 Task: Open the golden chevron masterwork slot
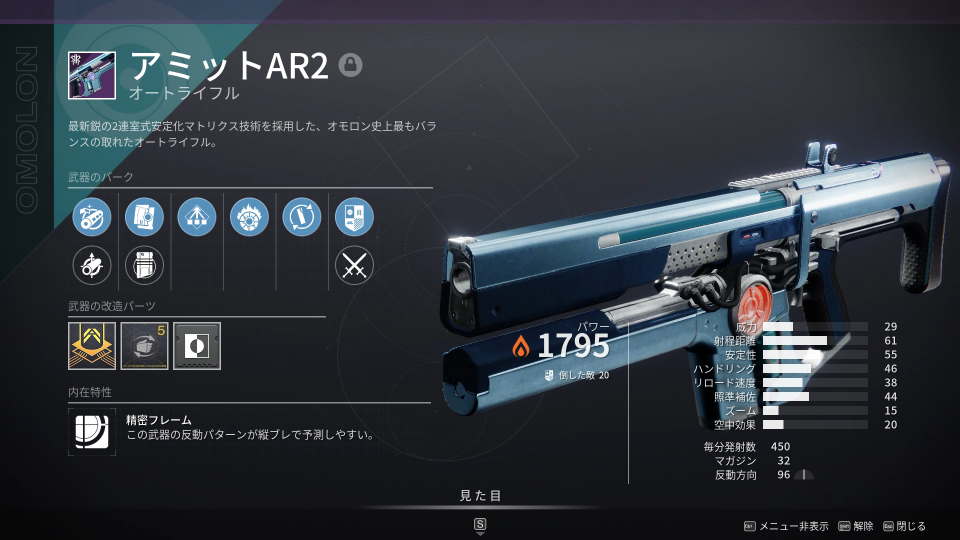tap(92, 345)
